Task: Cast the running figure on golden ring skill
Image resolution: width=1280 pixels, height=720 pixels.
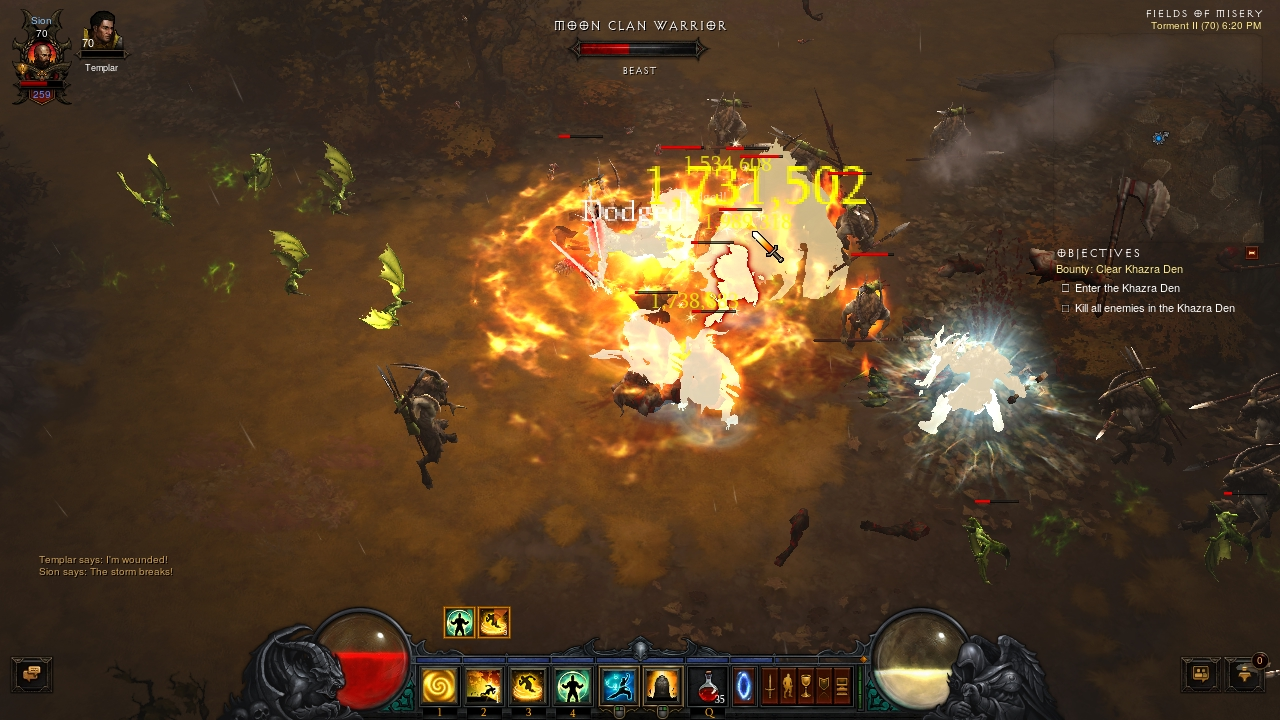Action: coord(528,687)
